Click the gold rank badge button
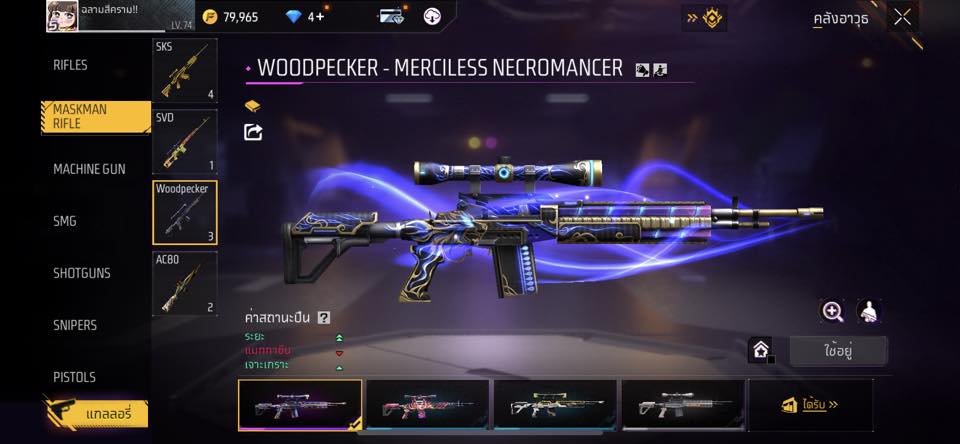Image resolution: width=960 pixels, height=444 pixels. 704,17
